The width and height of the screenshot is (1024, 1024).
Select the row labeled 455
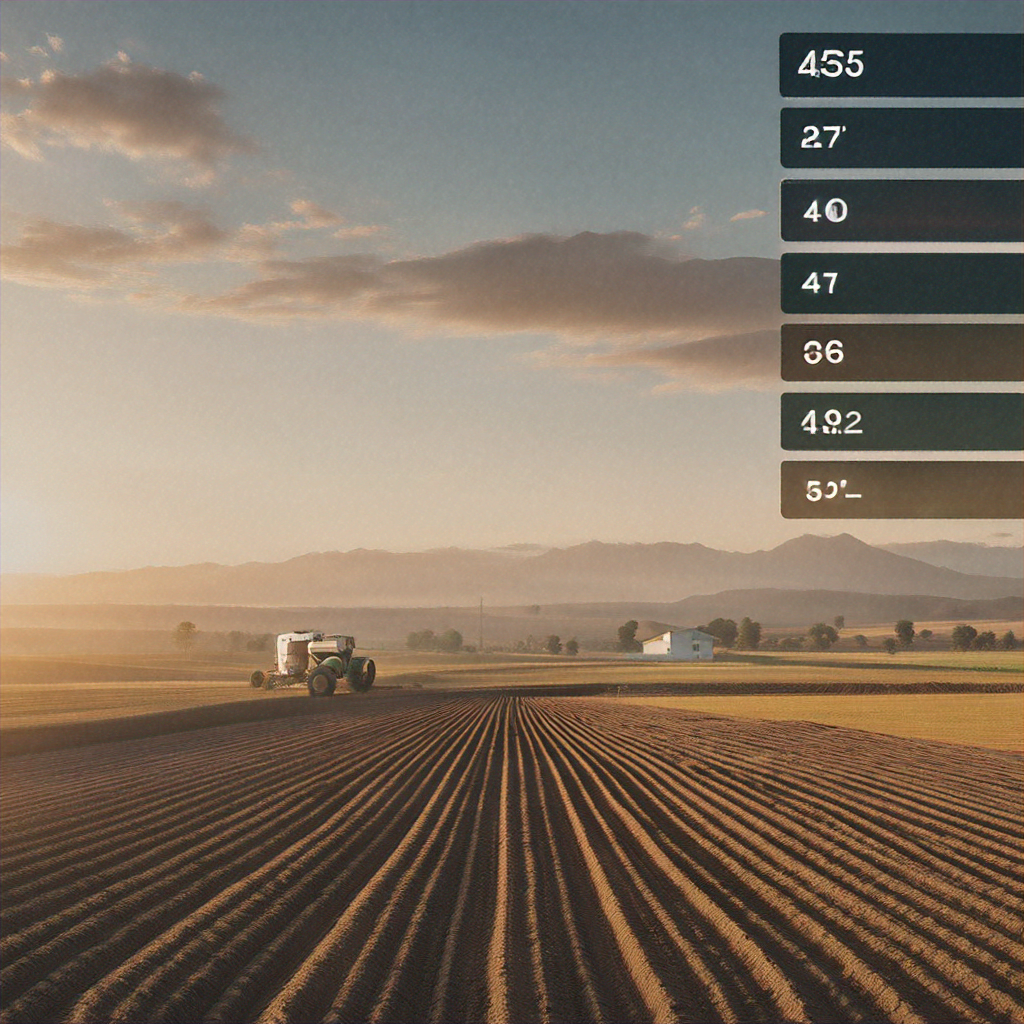coord(900,65)
